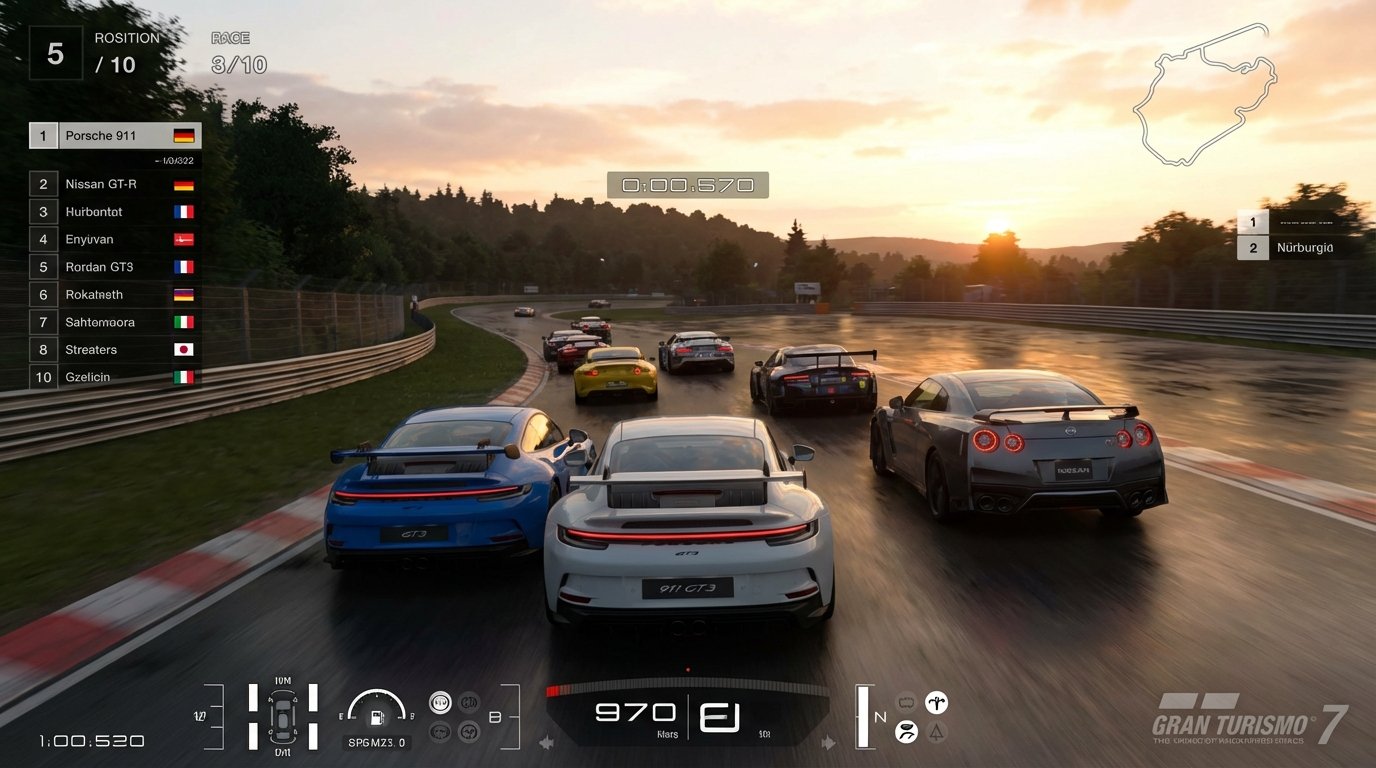Select the Nürburgia sector 2 entry
This screenshot has width=1376, height=768.
click(x=1302, y=247)
